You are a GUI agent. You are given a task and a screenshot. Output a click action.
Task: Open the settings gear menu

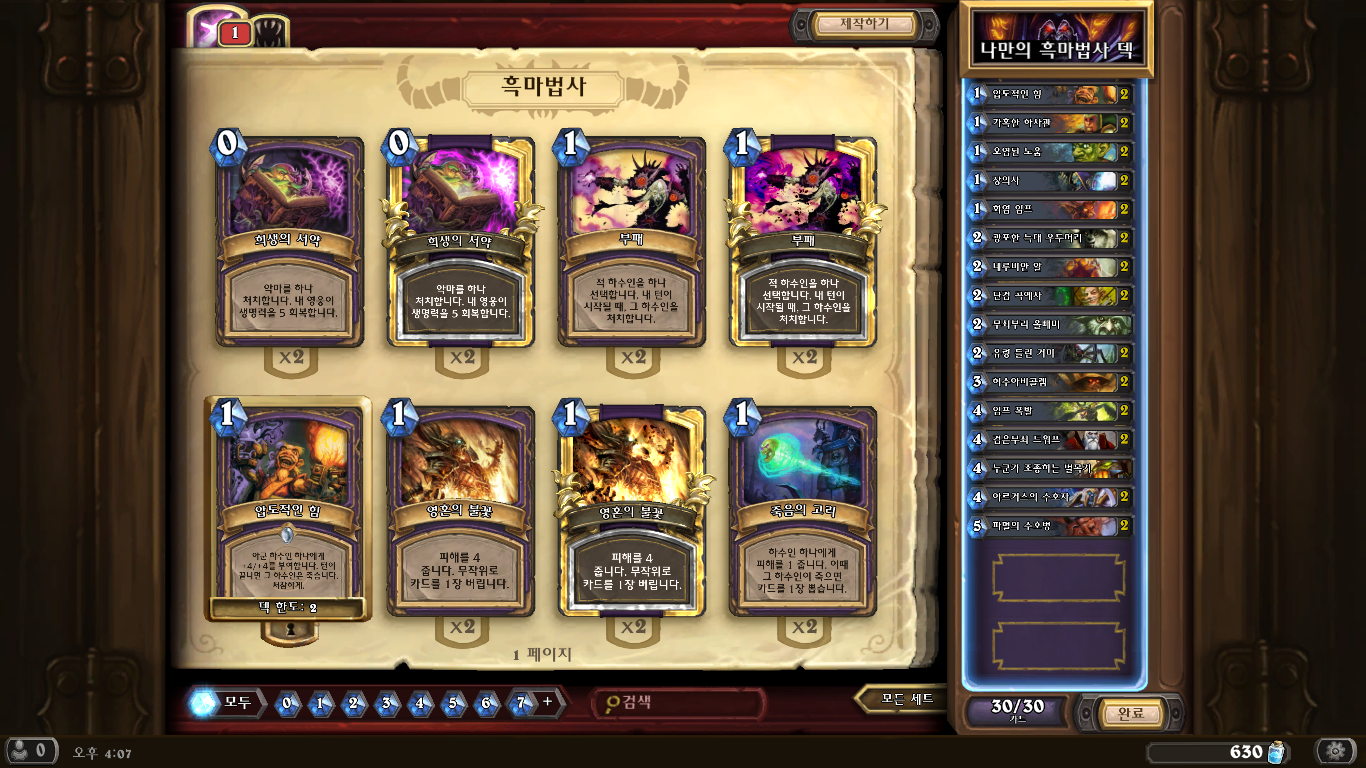(x=1335, y=751)
